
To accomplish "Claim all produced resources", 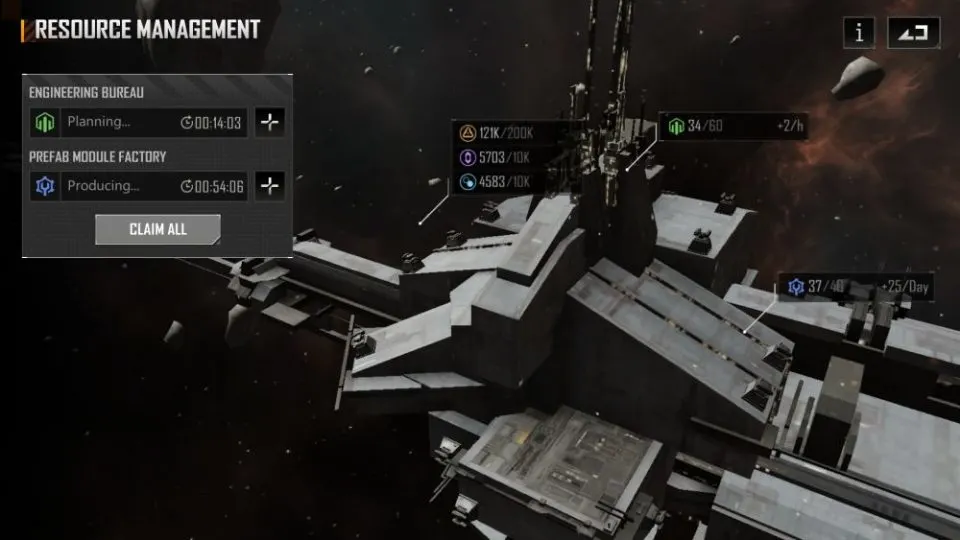I will [x=158, y=229].
